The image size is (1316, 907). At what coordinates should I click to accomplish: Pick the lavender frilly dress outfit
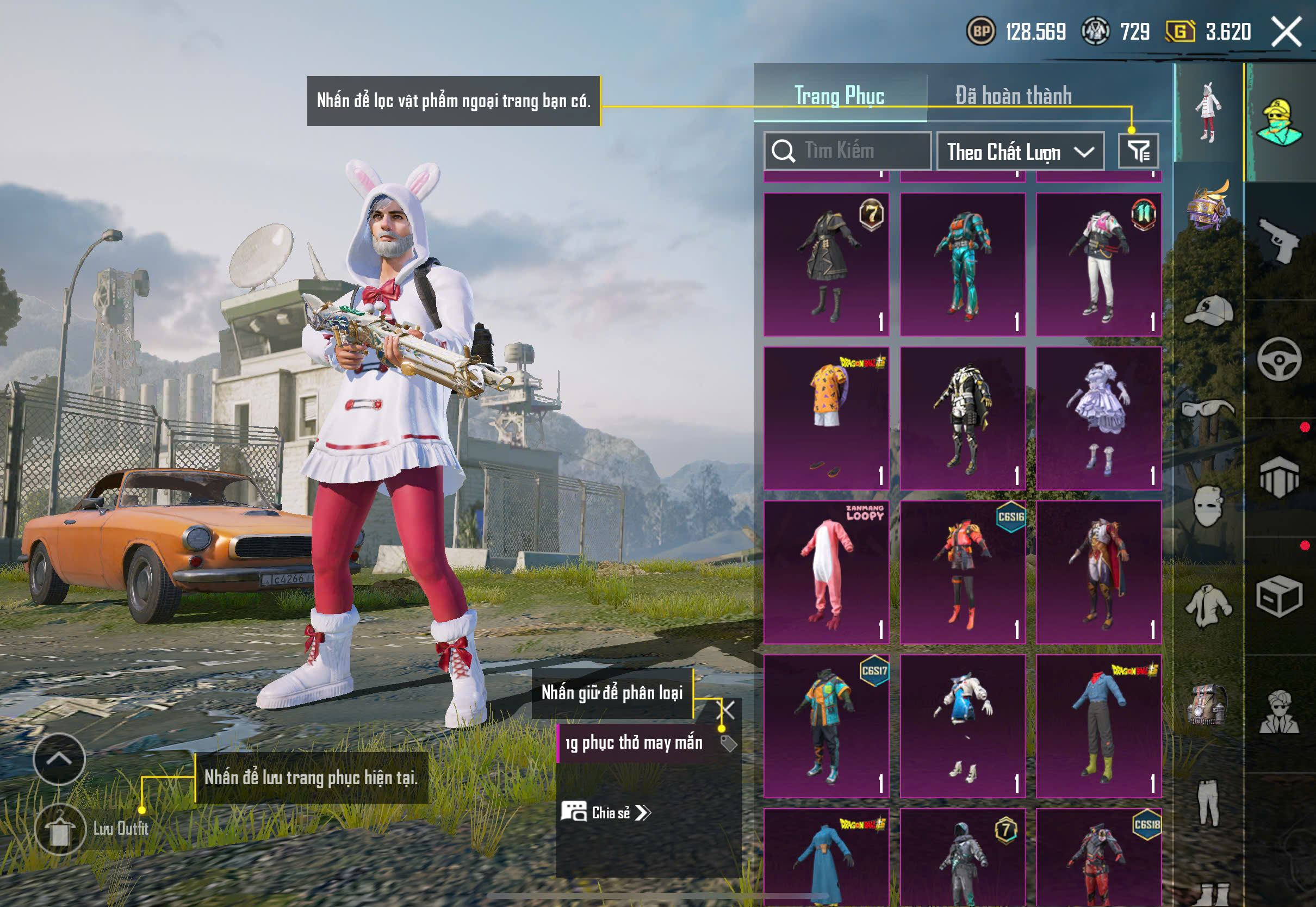click(x=1098, y=418)
